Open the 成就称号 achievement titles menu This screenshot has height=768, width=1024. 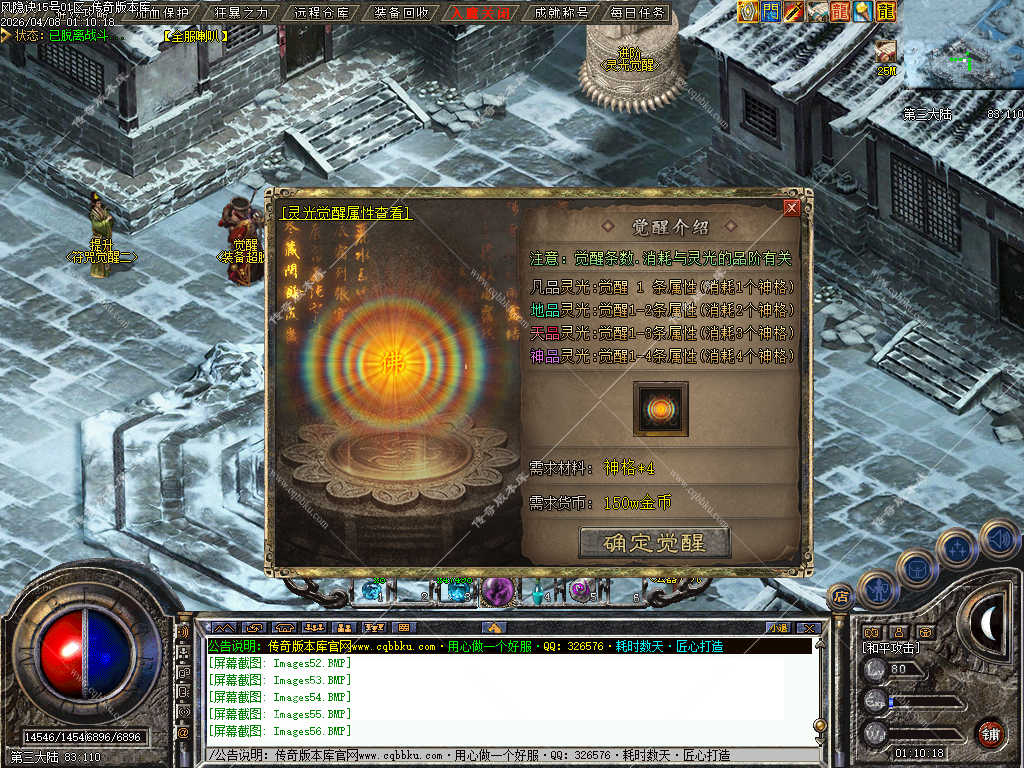(x=561, y=13)
